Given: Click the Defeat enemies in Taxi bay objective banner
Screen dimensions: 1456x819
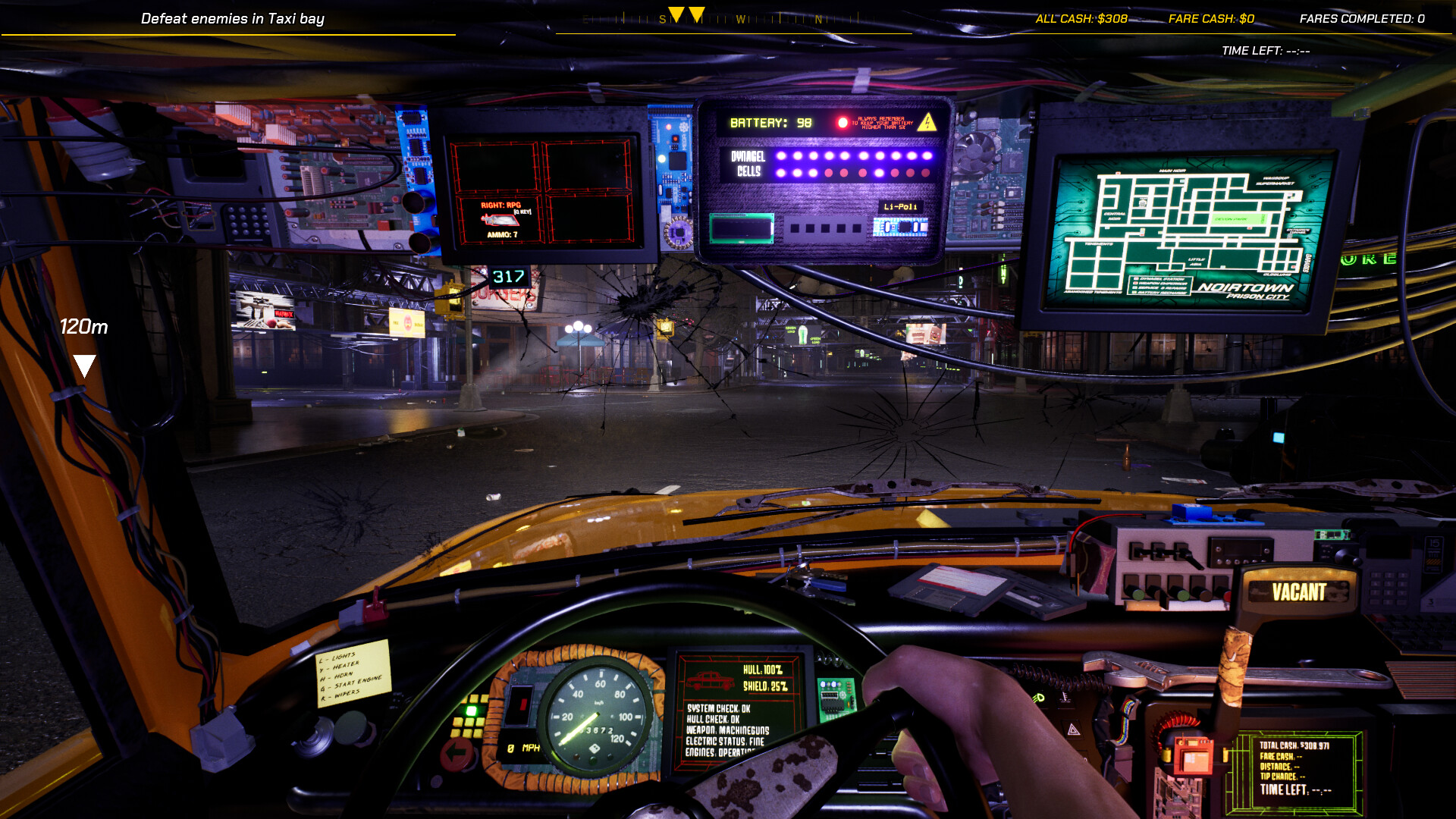Looking at the screenshot, I should pyautogui.click(x=233, y=18).
